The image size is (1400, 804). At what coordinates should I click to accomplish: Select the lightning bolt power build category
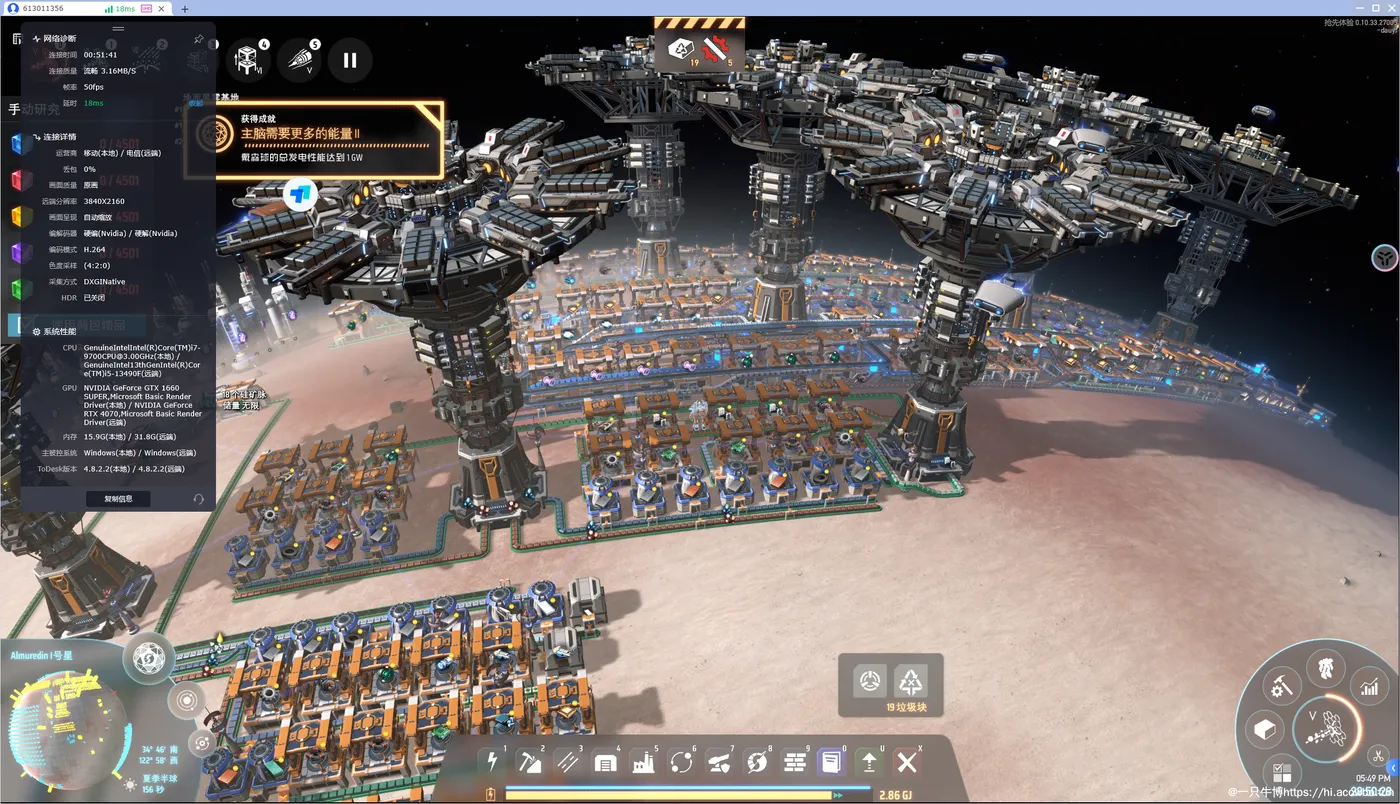pos(492,762)
